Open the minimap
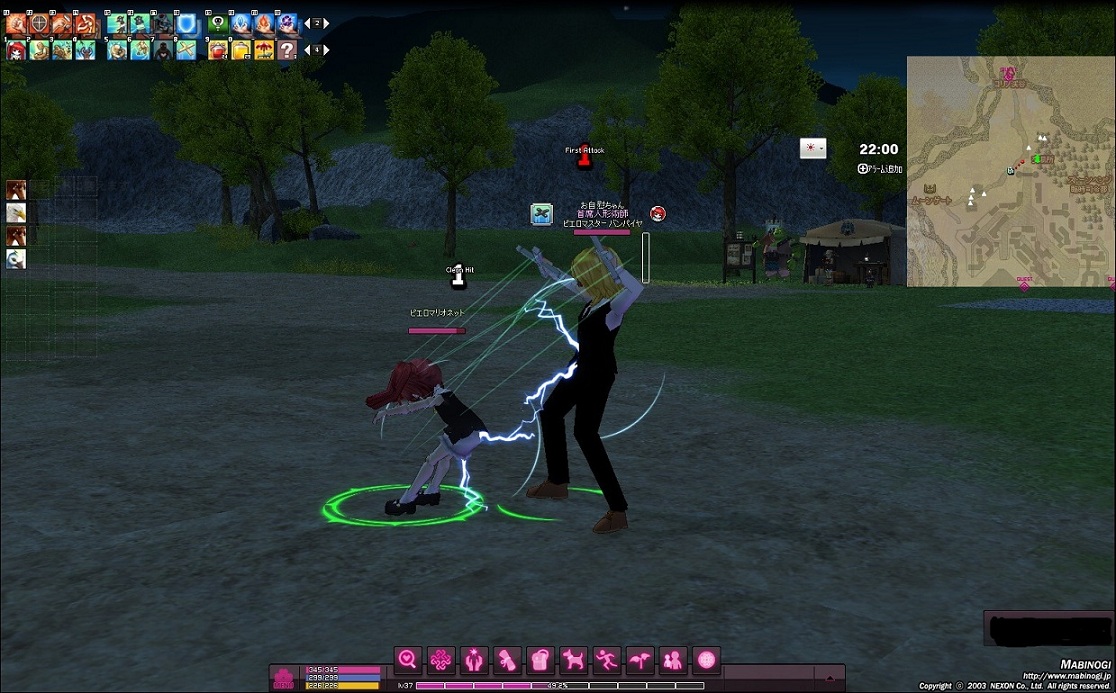 [1010, 172]
